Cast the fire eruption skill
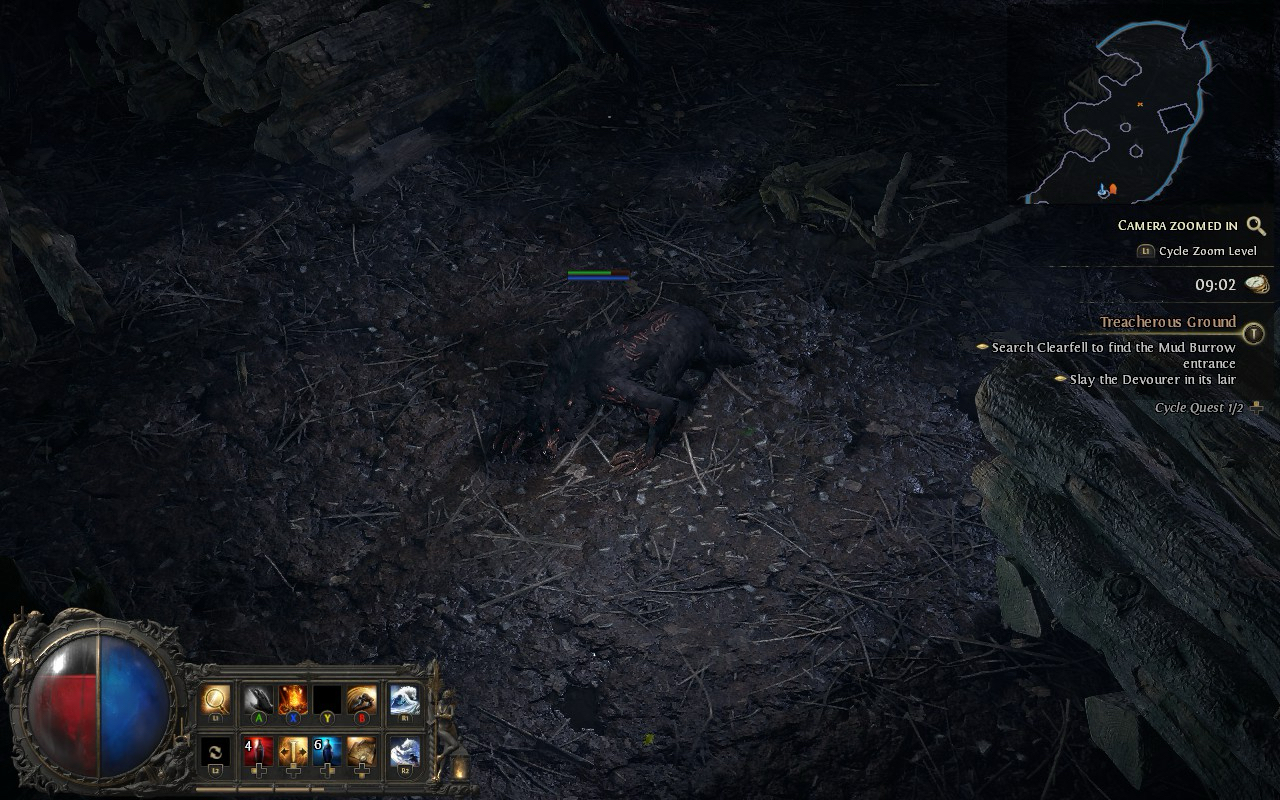 (293, 699)
